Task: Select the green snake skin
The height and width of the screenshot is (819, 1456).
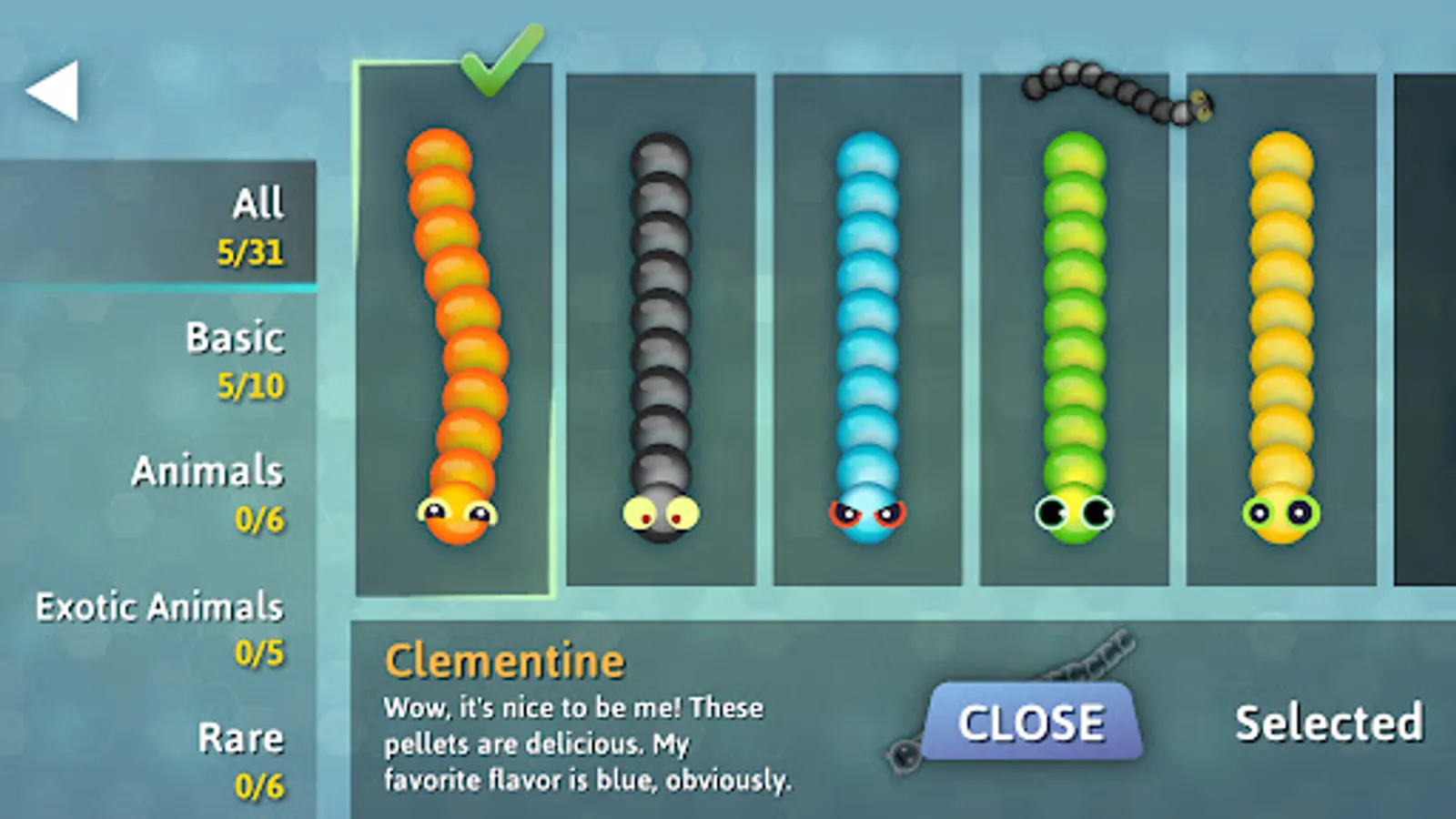Action: [1074, 337]
